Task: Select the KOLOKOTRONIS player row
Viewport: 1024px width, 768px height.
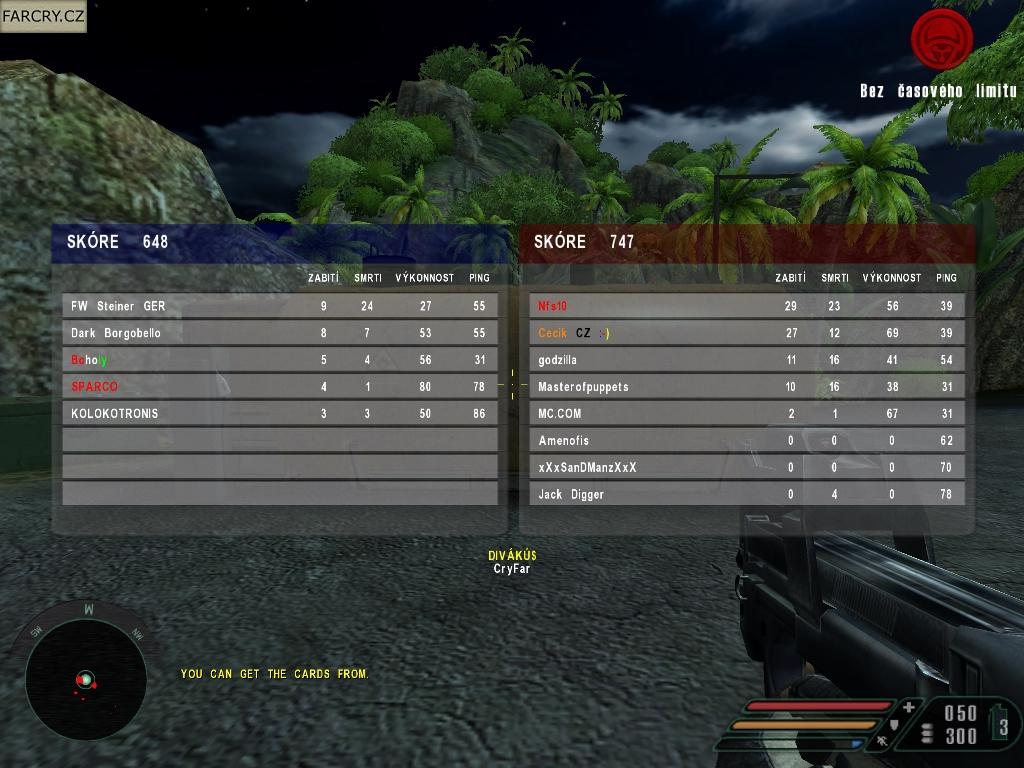Action: pyautogui.click(x=279, y=413)
